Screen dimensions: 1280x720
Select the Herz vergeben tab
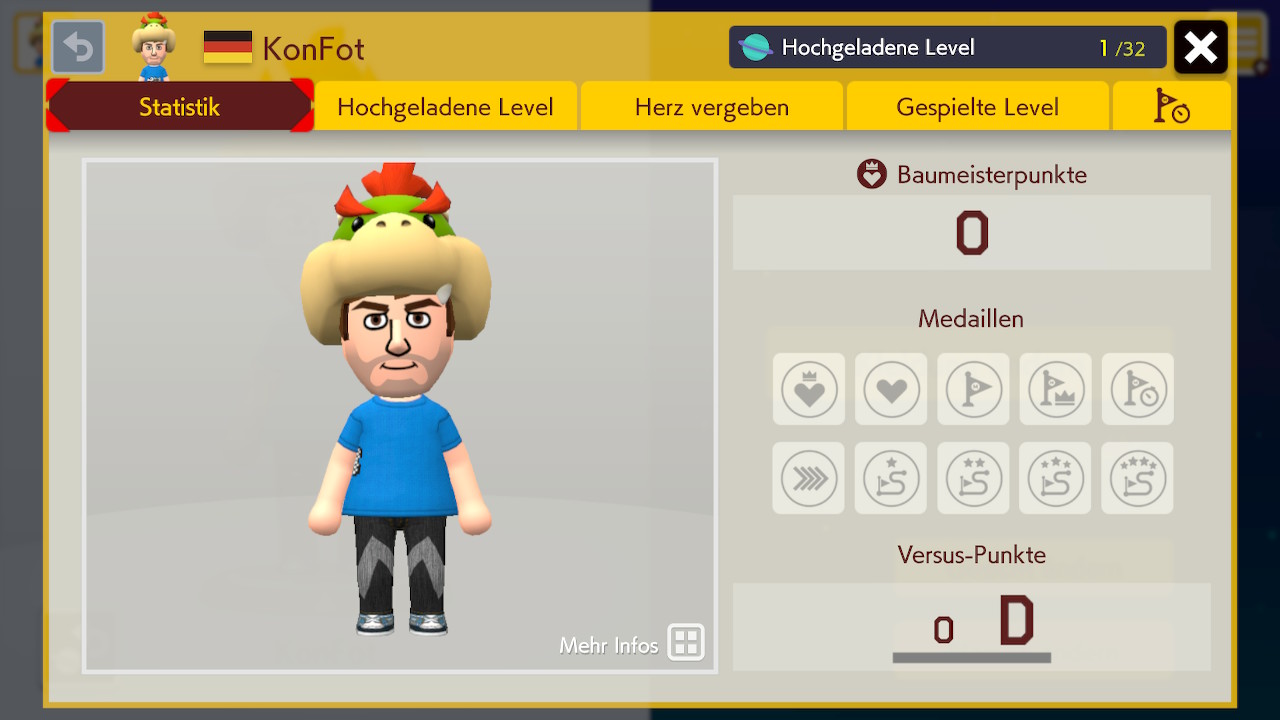[711, 107]
